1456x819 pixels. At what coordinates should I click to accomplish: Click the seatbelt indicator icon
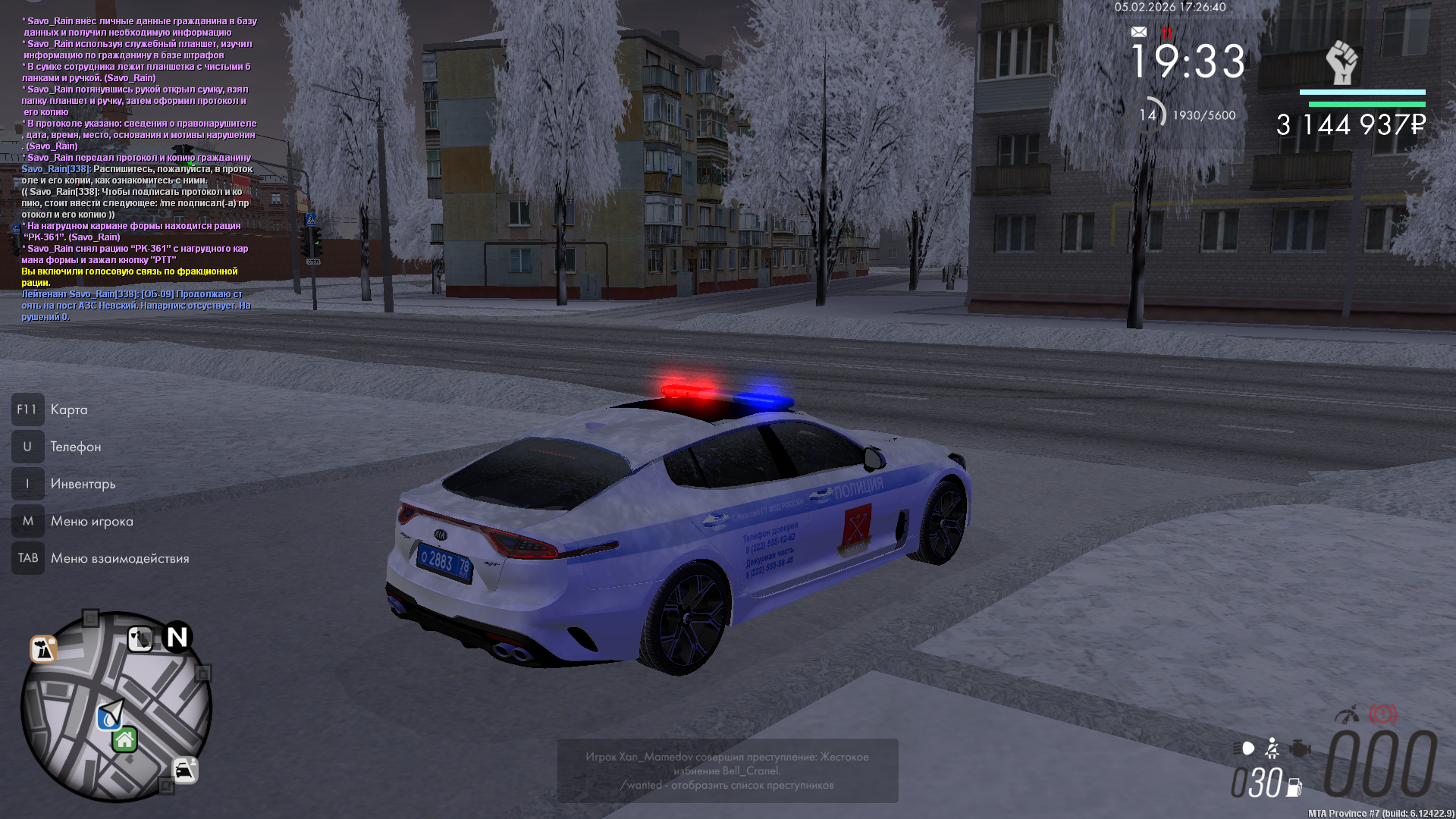(1272, 749)
